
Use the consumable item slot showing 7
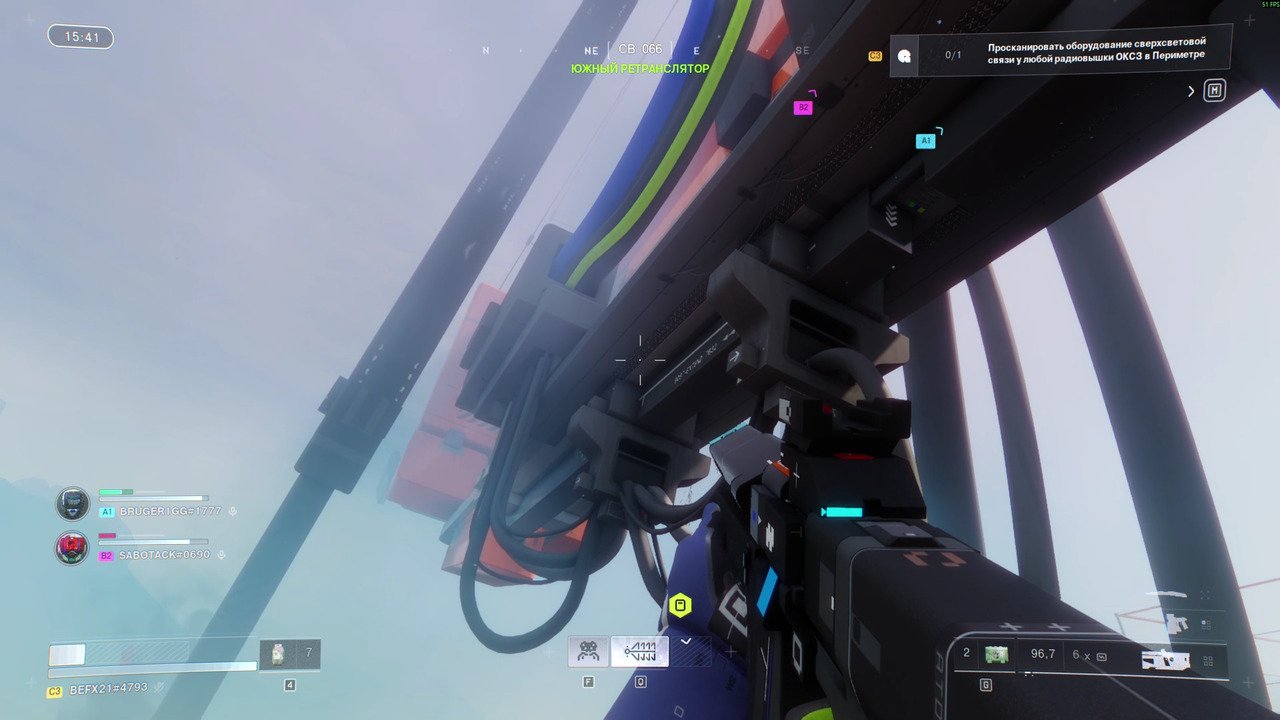[290, 654]
